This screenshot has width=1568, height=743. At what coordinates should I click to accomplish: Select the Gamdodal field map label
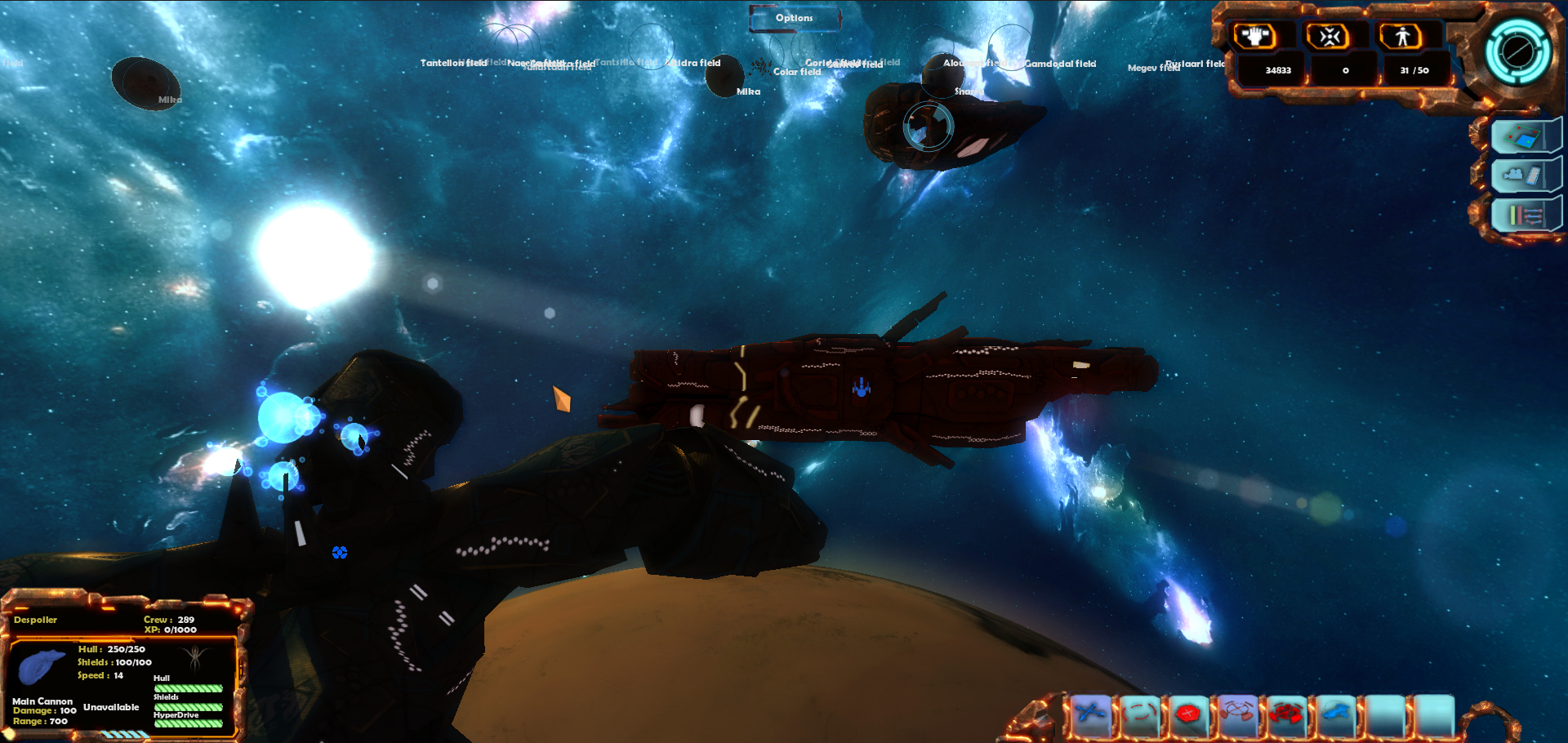pyautogui.click(x=1060, y=64)
